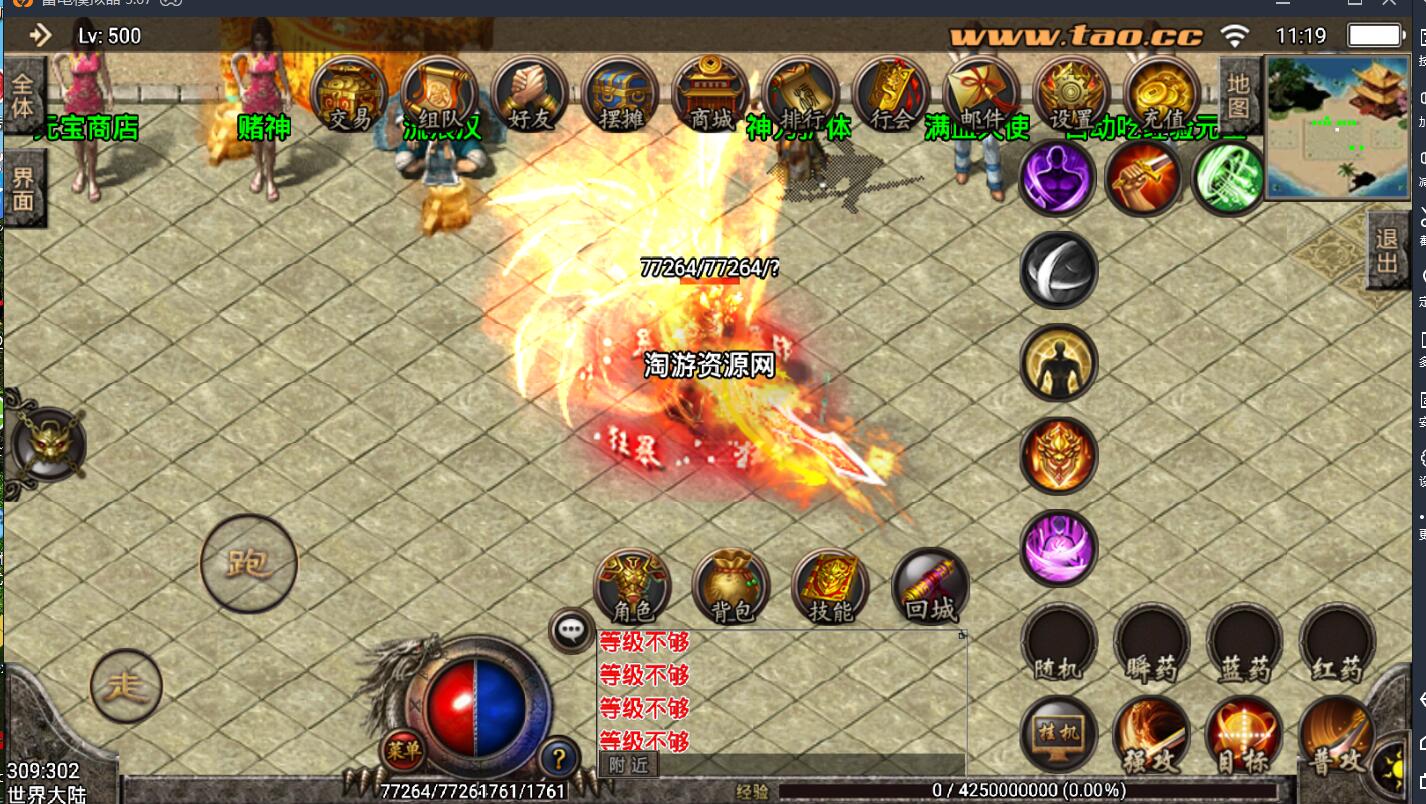Show the 排行 rankings
Screen dimensions: 1426x804
pos(800,94)
